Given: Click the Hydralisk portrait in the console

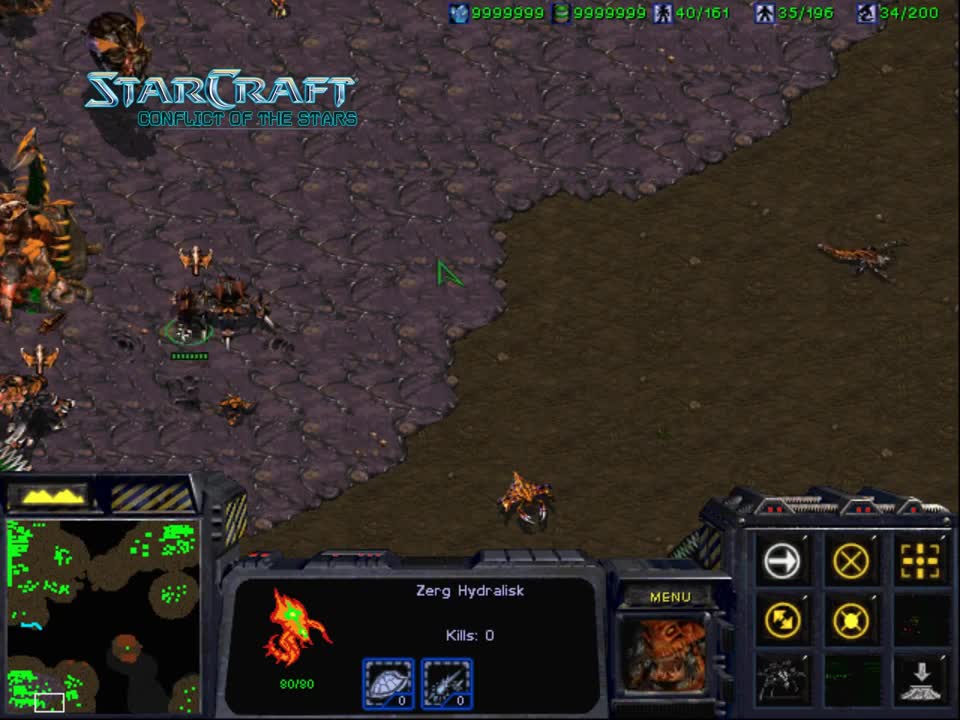Looking at the screenshot, I should tap(667, 652).
